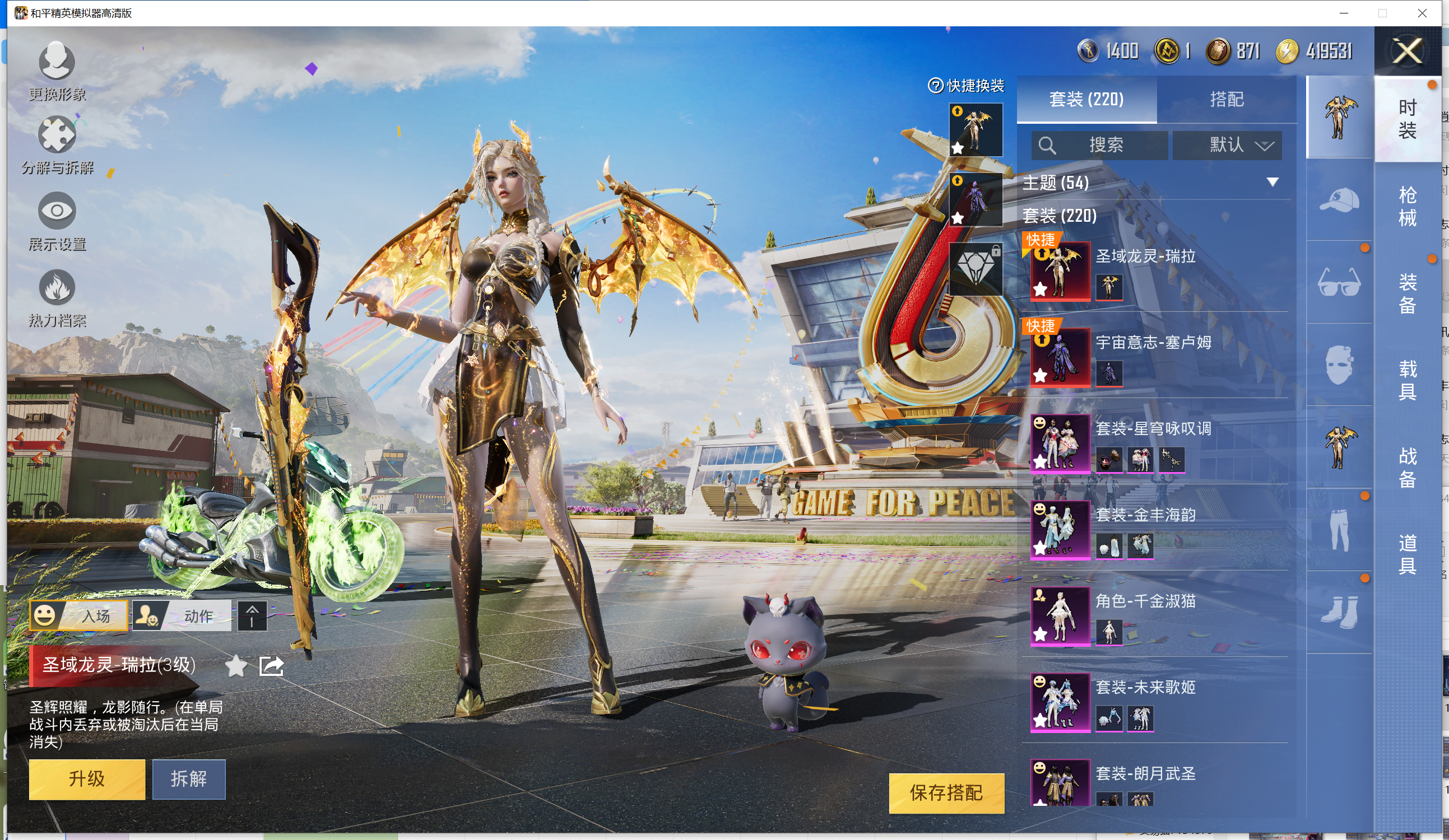Select the 动作 action button

tap(182, 616)
